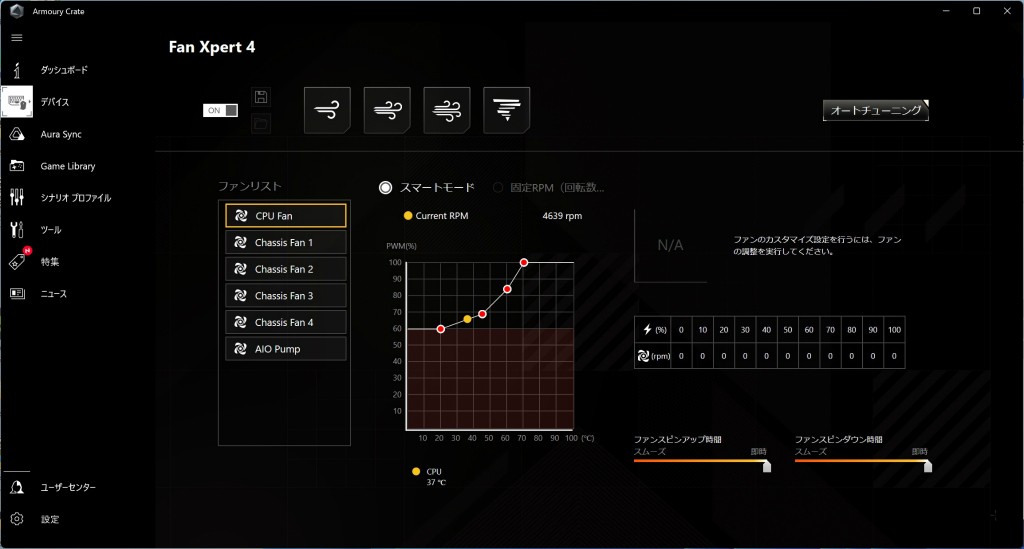Close the Armoury Crate window

[1004, 10]
